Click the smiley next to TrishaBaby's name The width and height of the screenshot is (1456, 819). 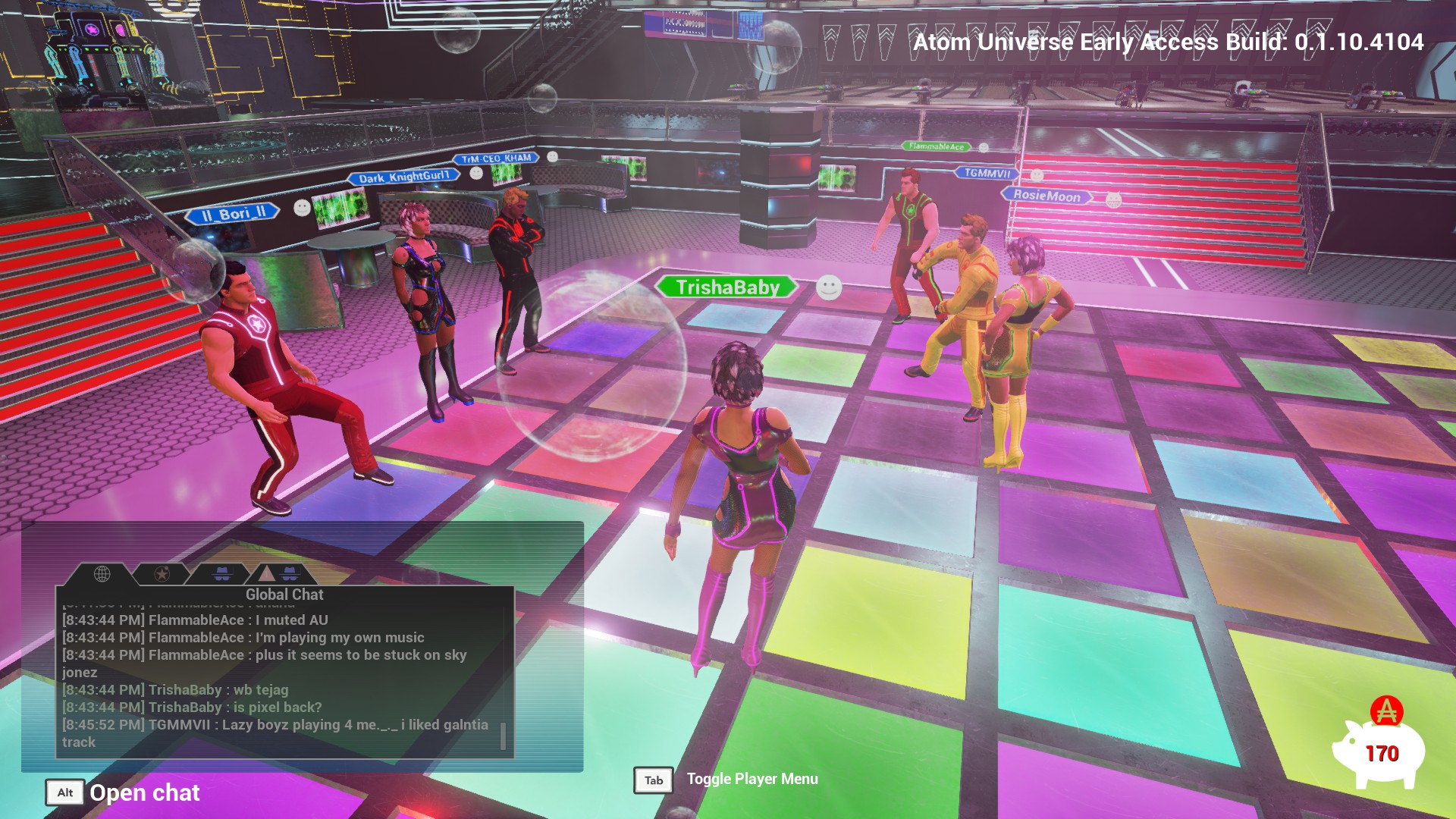pyautogui.click(x=829, y=287)
